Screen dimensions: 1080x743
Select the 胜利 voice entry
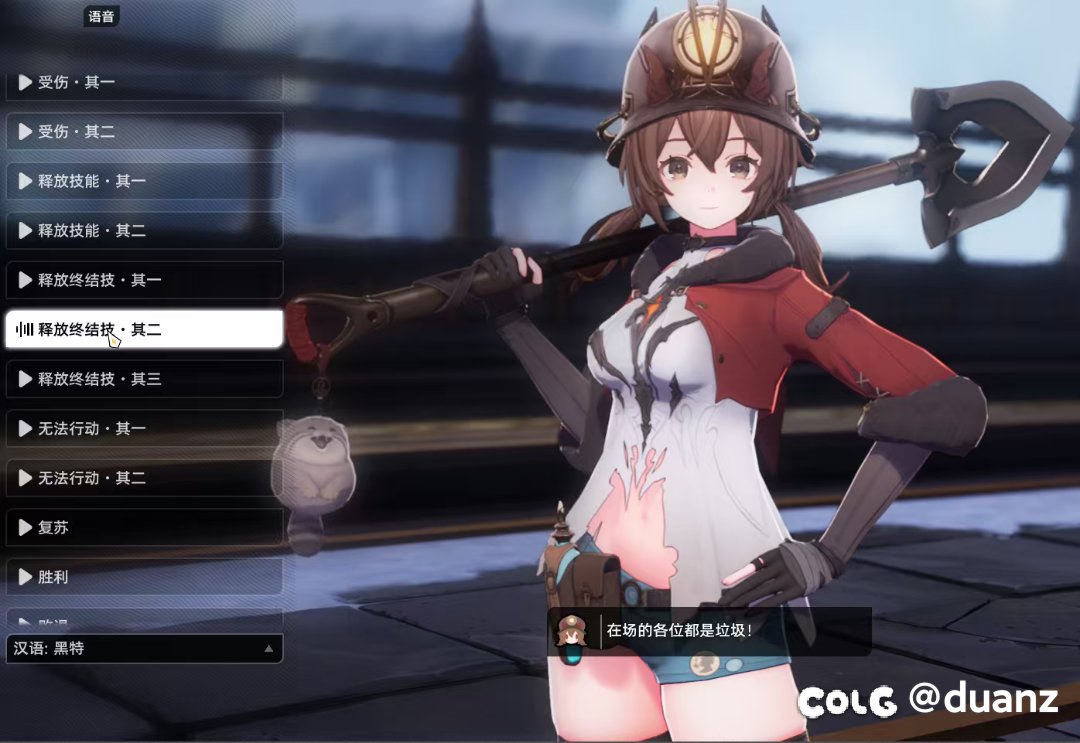[144, 577]
